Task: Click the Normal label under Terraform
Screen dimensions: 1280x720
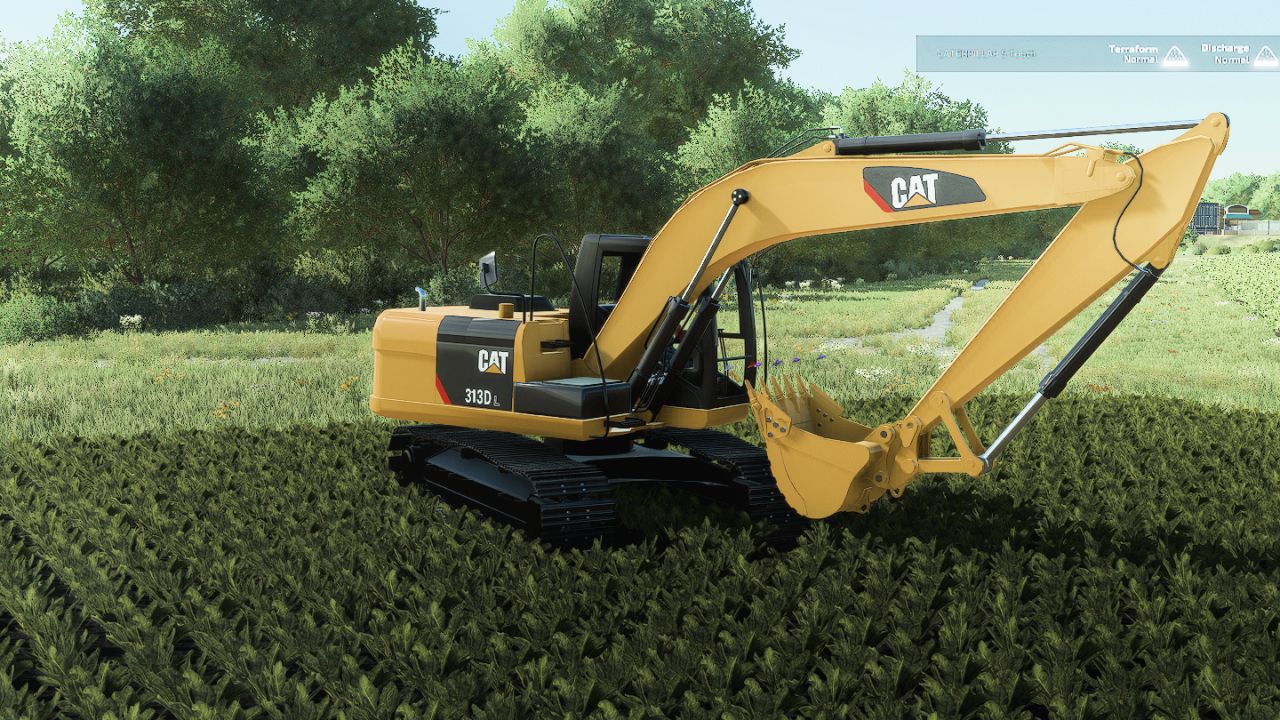Action: coord(1140,61)
